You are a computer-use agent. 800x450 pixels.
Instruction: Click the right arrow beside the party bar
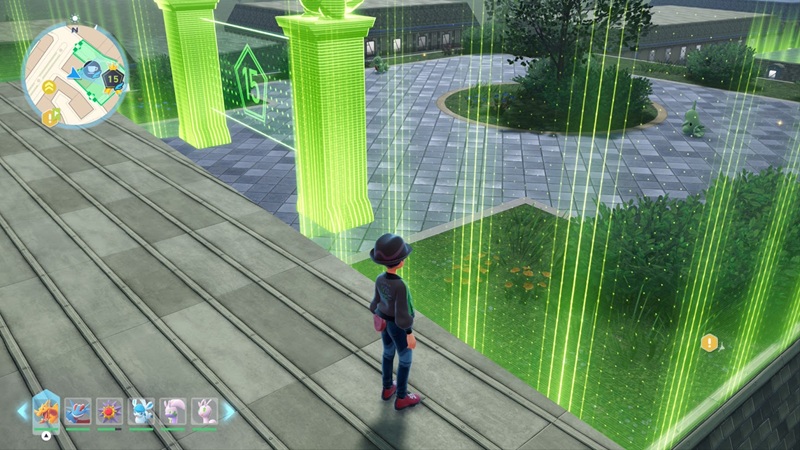tap(229, 411)
